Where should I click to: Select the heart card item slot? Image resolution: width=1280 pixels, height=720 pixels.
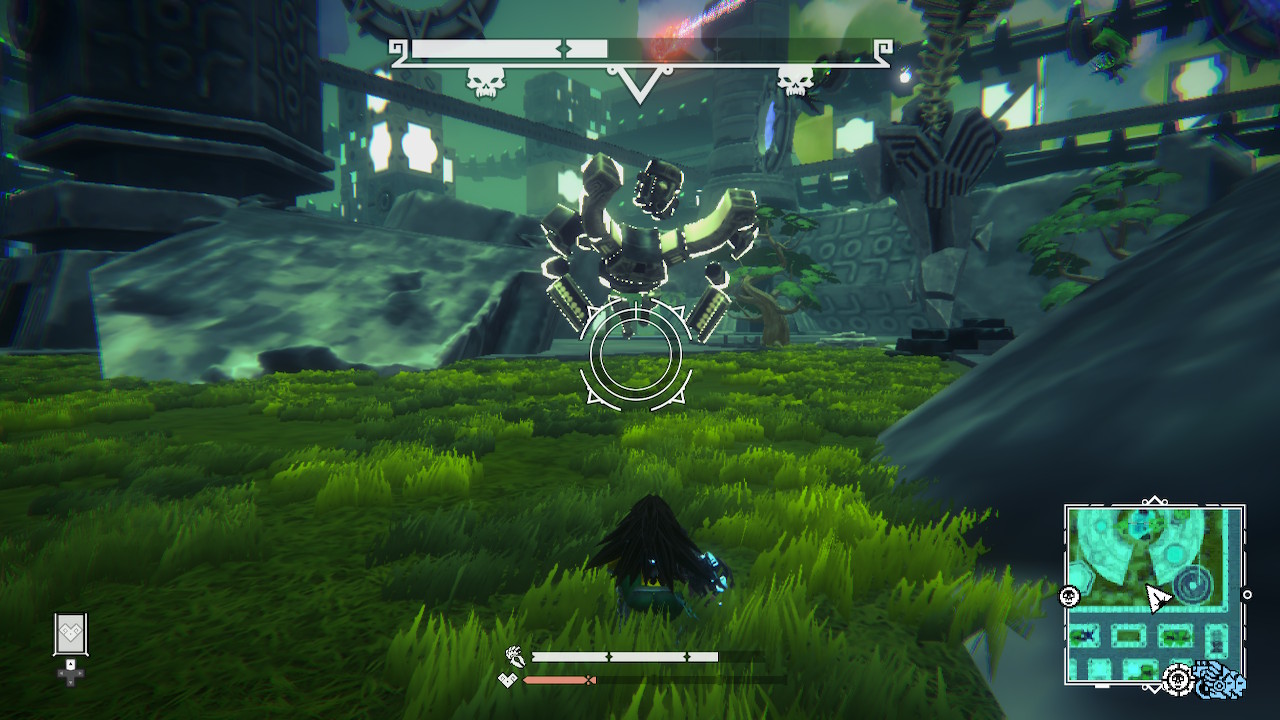[x=71, y=635]
